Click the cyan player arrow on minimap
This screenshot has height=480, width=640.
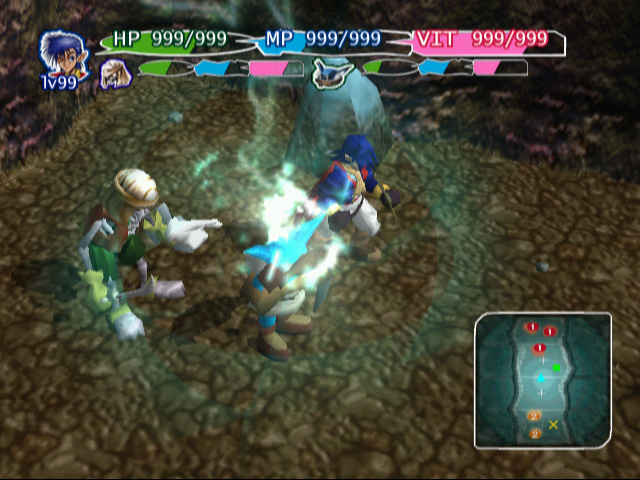point(541,378)
